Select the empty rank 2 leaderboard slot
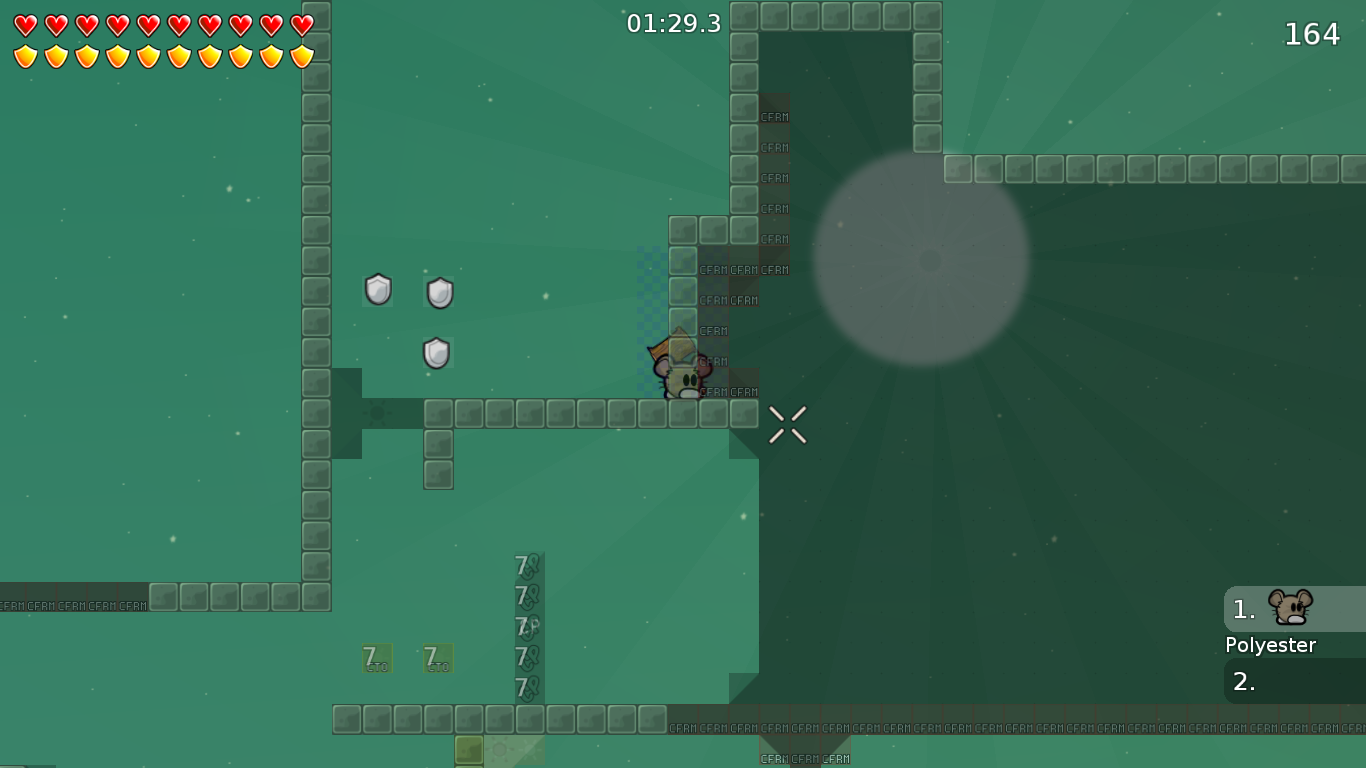1366x768 pixels. 1290,681
